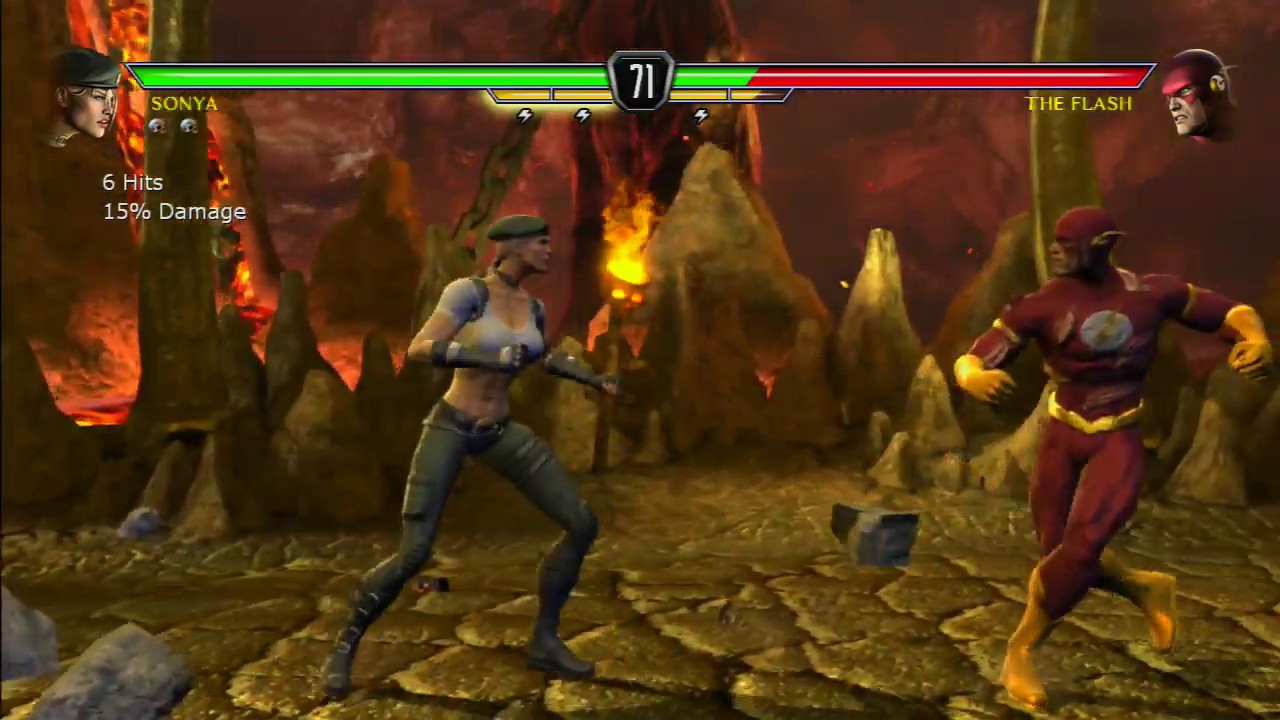Click the middle lightning bolt meter icon
This screenshot has width=1280, height=720.
(x=582, y=115)
